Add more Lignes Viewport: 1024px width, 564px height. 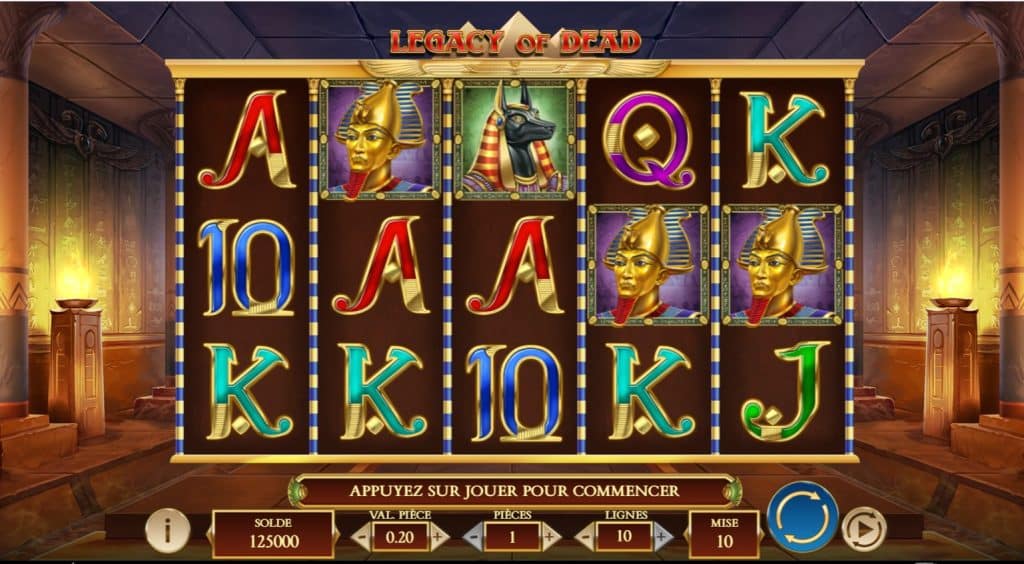(x=662, y=537)
